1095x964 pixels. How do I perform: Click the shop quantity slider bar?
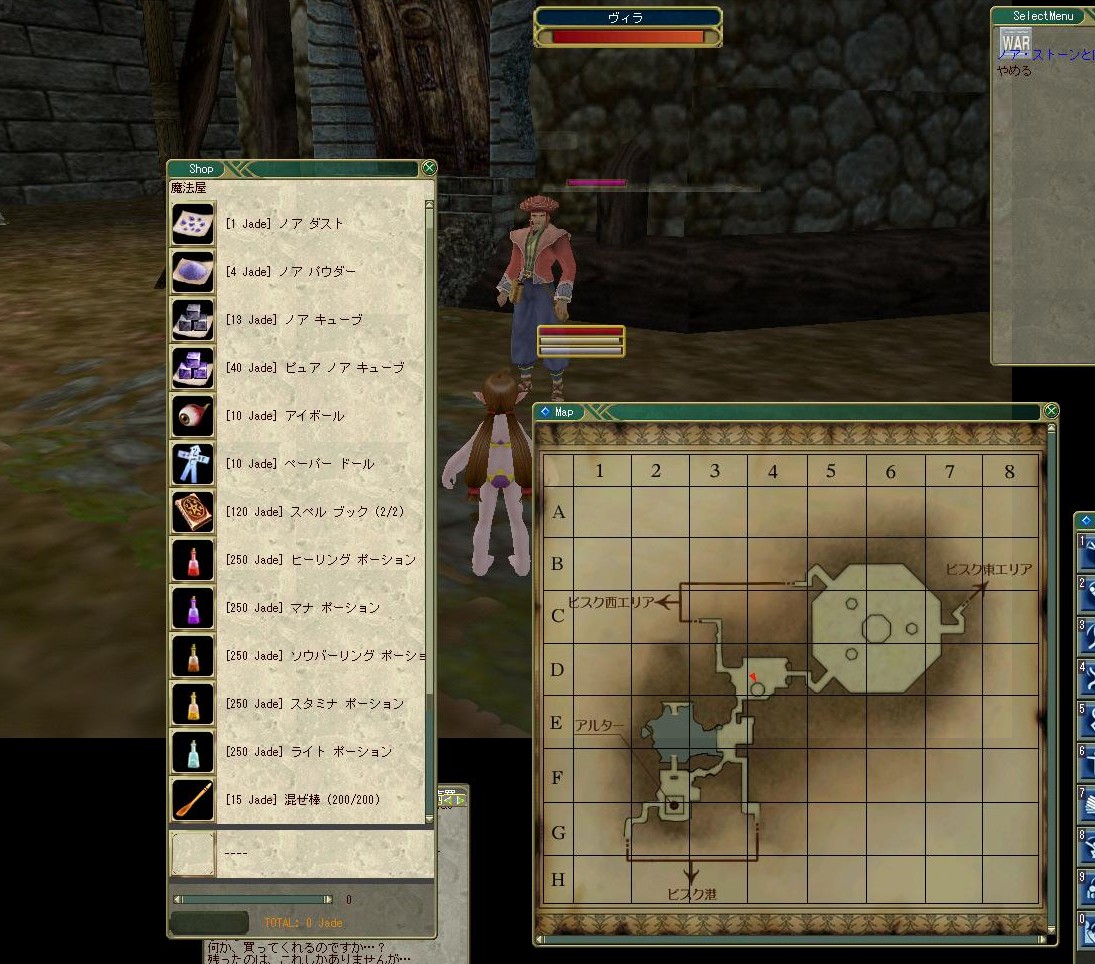[253, 900]
